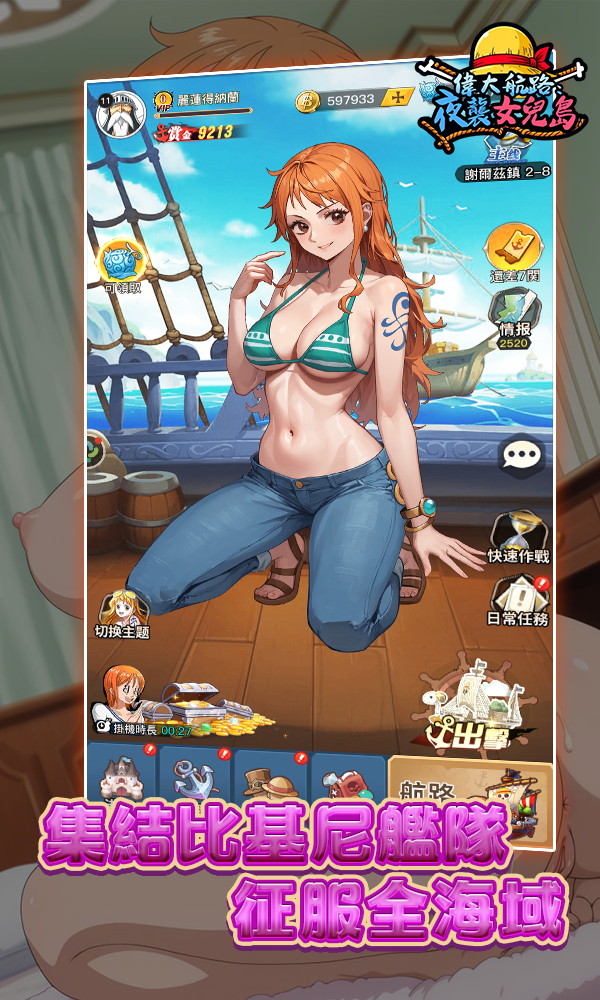
Task: Switch to the castle tab
Action: tap(124, 775)
